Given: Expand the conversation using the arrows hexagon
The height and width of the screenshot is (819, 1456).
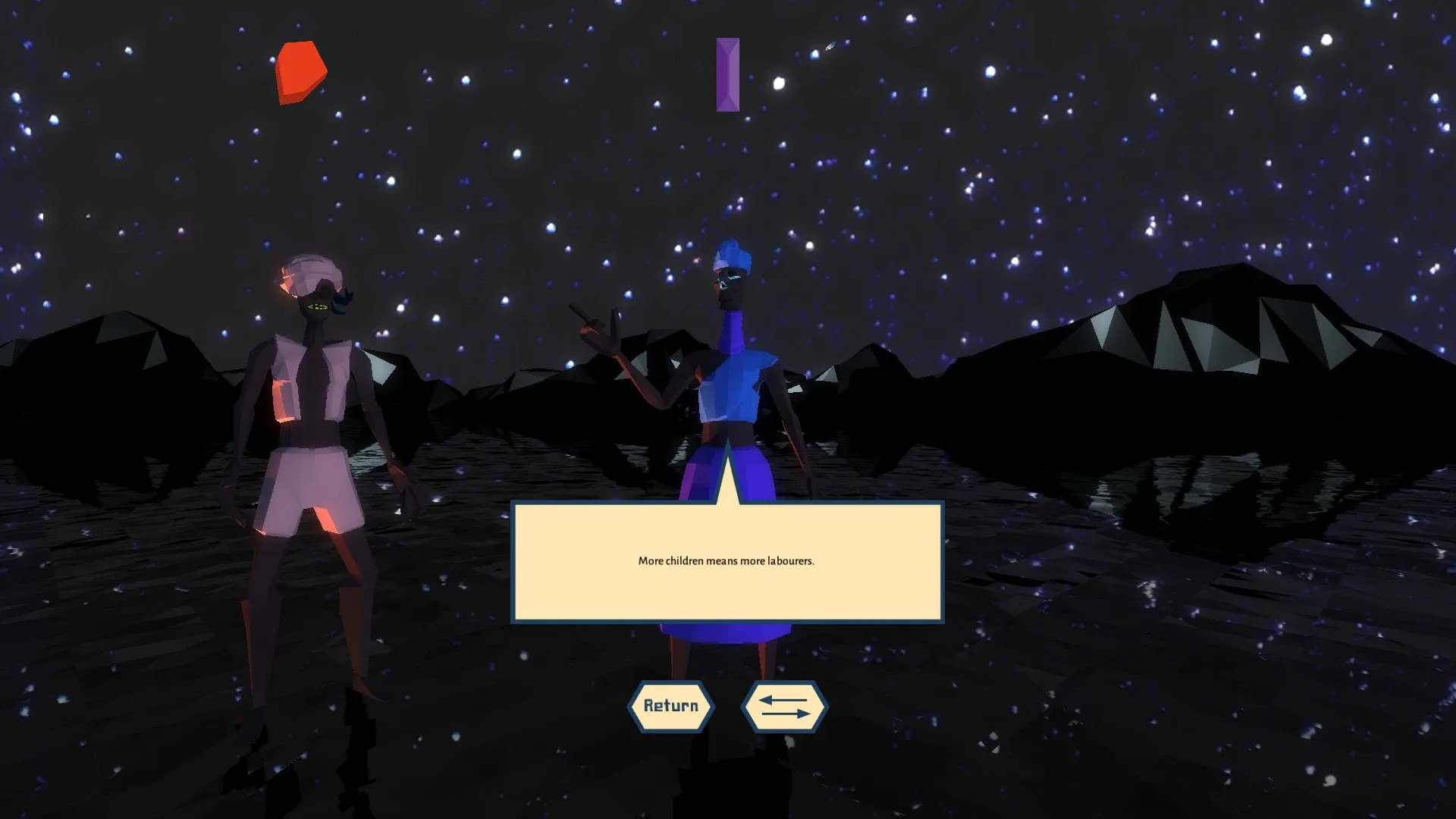Looking at the screenshot, I should (x=785, y=706).
